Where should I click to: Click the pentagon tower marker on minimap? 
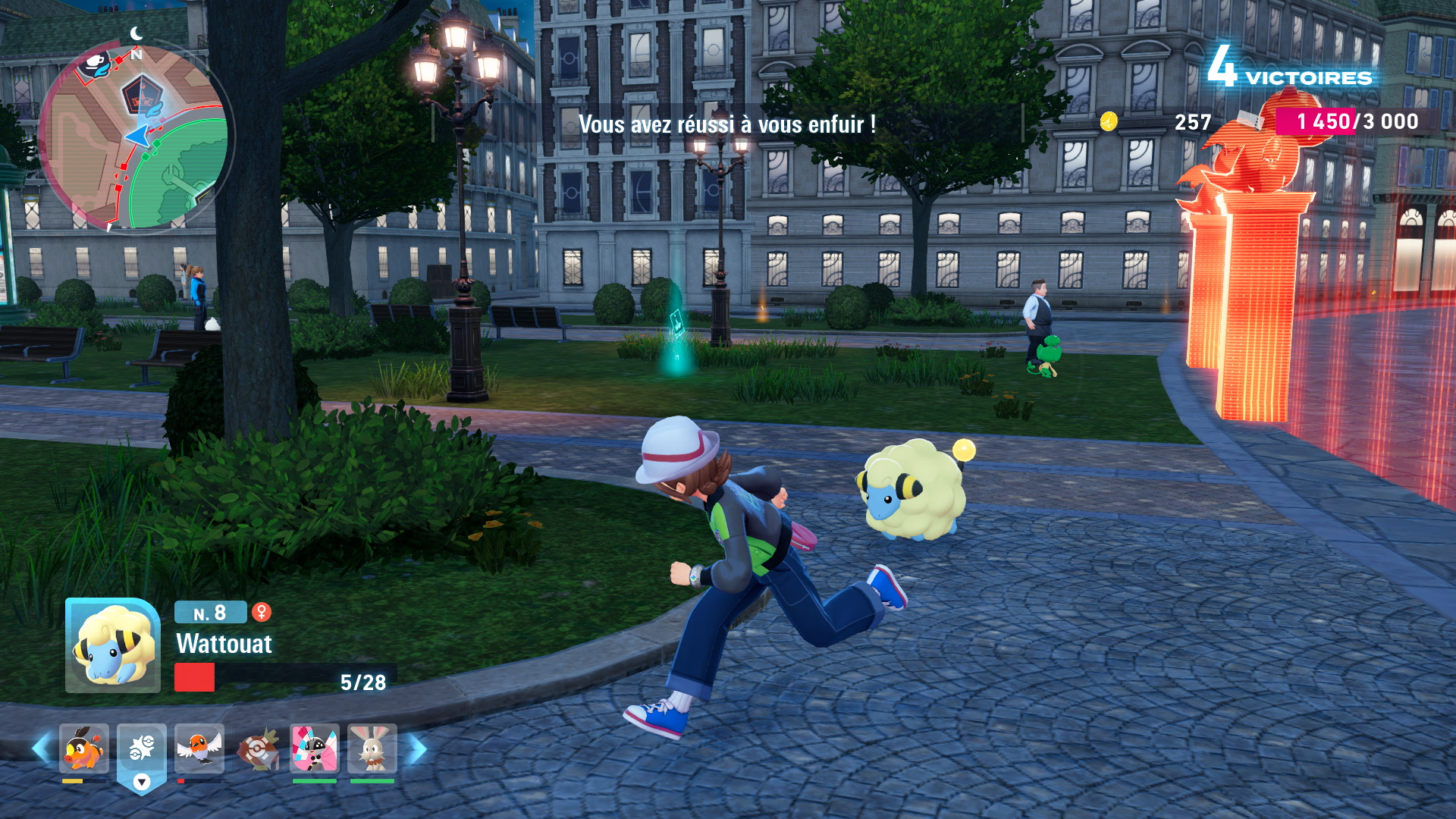140,95
